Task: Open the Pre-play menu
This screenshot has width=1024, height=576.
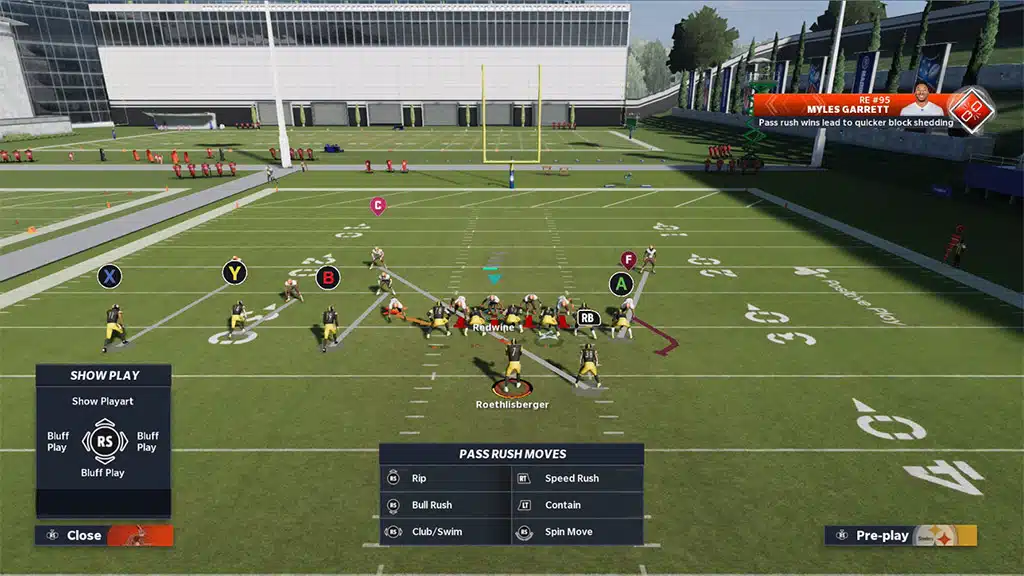Action: pos(900,536)
